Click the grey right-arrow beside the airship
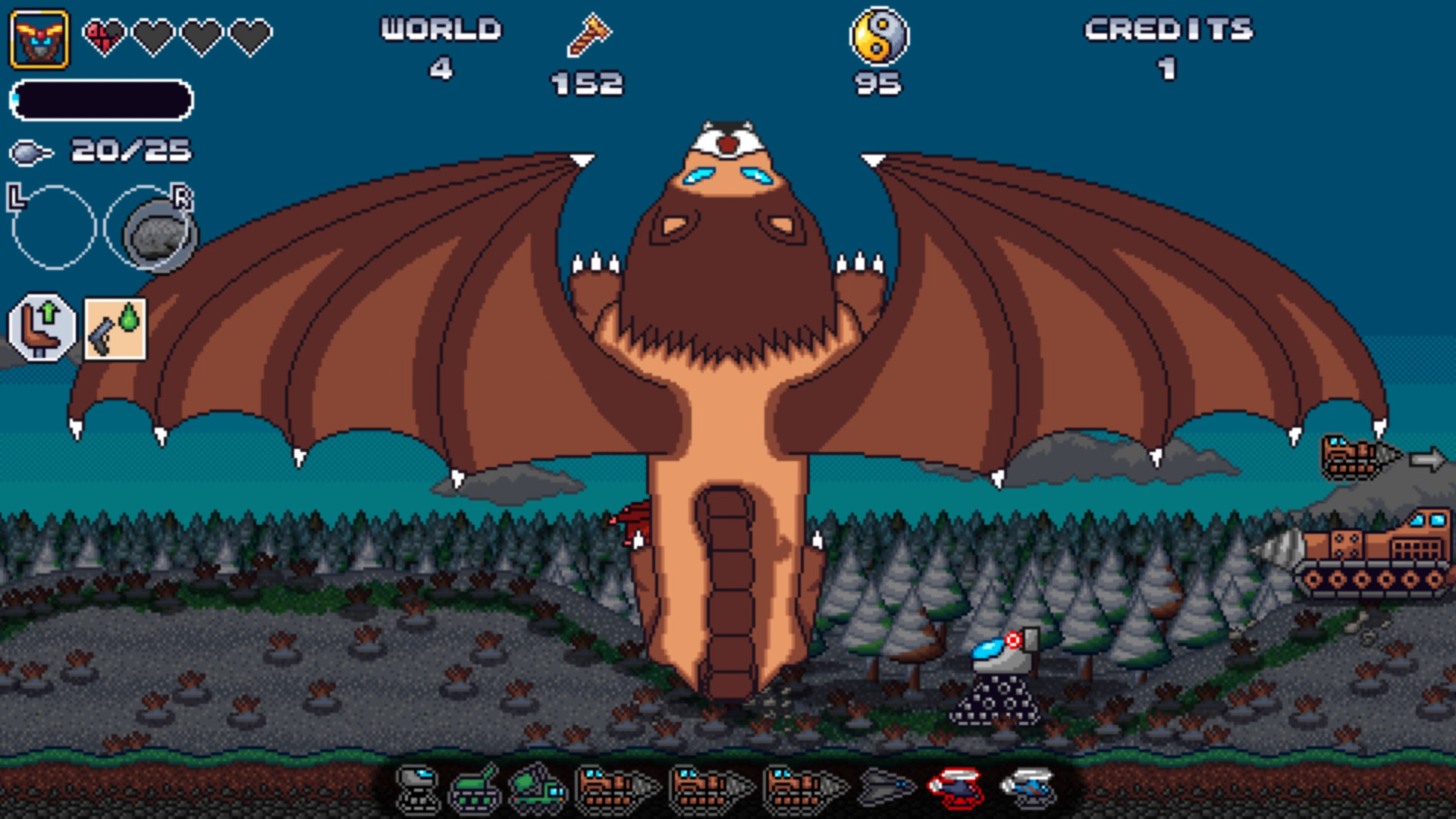Viewport: 1456px width, 819px height. tap(1429, 457)
